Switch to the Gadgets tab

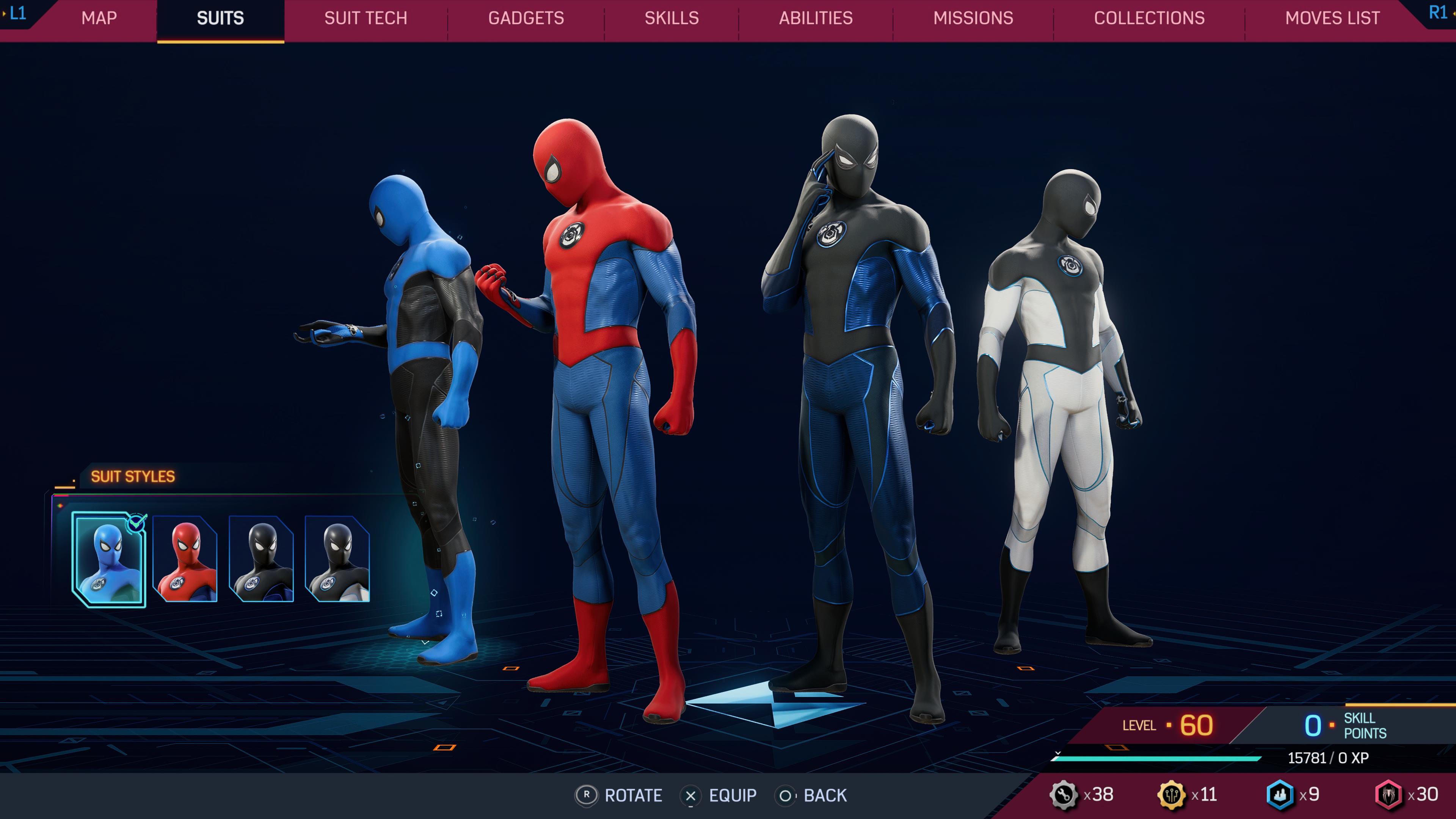[x=526, y=18]
